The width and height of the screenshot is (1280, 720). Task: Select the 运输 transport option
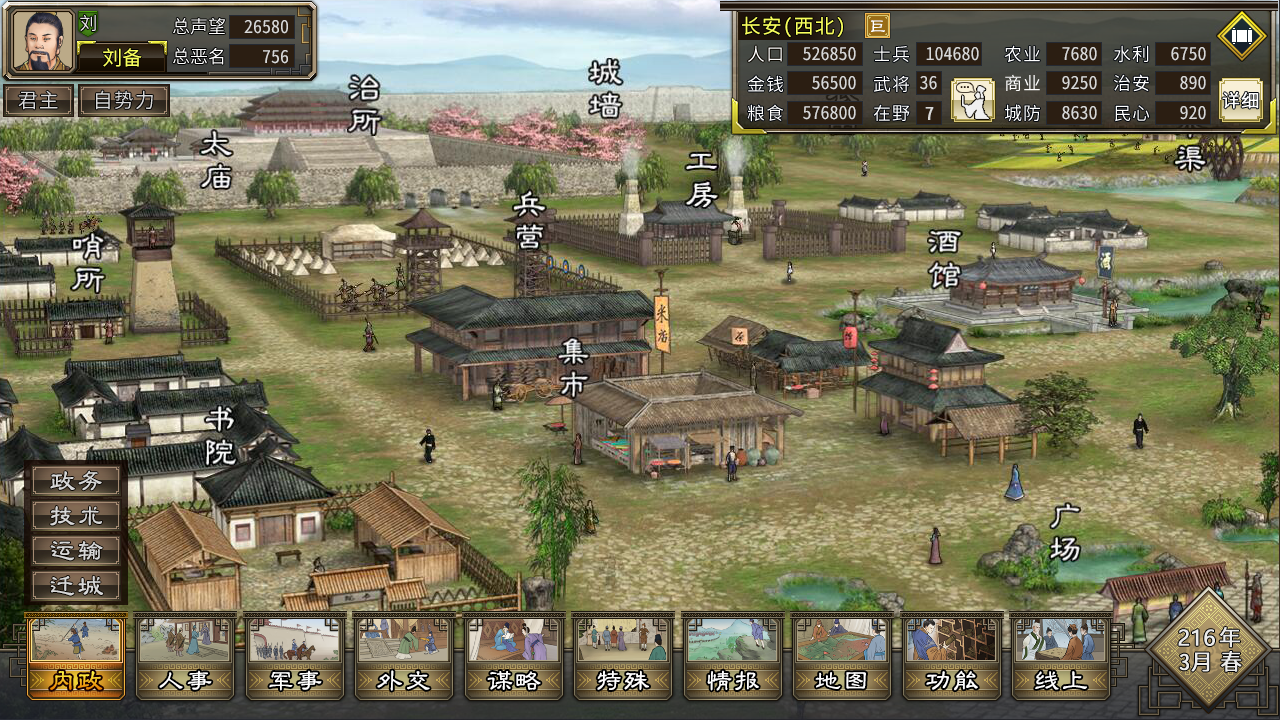[x=77, y=551]
